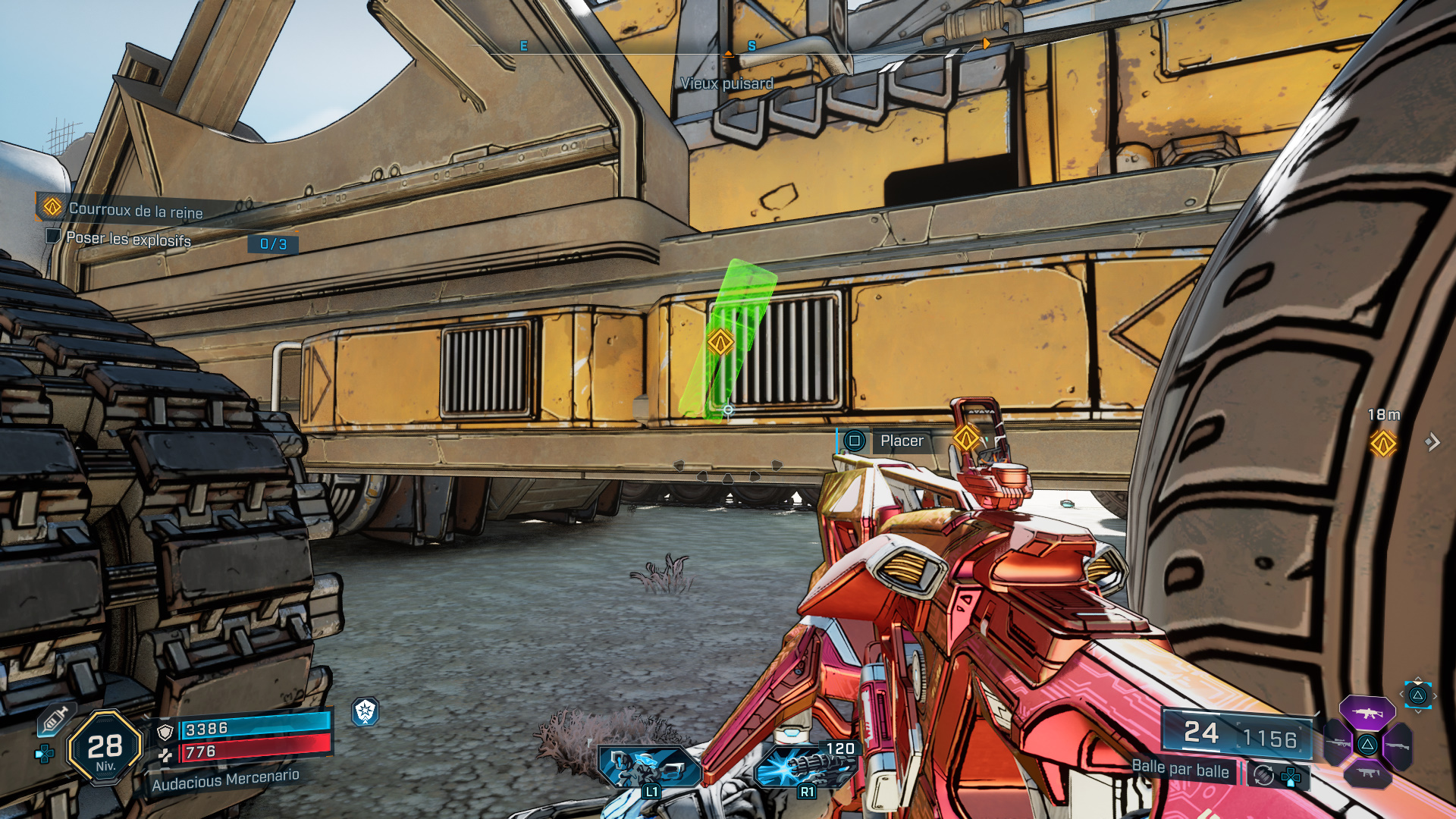
Task: Click the starburst shield buff icon
Action: pos(366,711)
